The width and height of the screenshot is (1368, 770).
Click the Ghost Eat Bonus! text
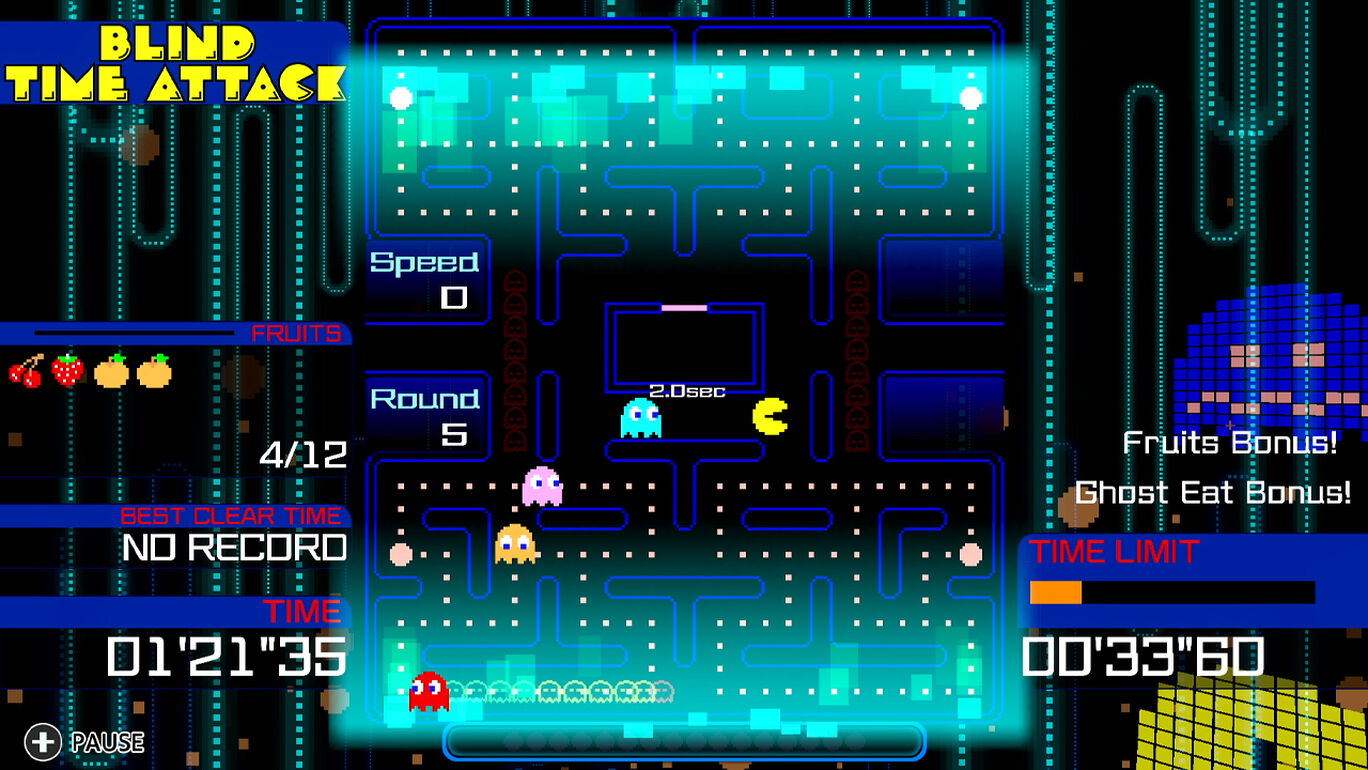click(x=1214, y=492)
